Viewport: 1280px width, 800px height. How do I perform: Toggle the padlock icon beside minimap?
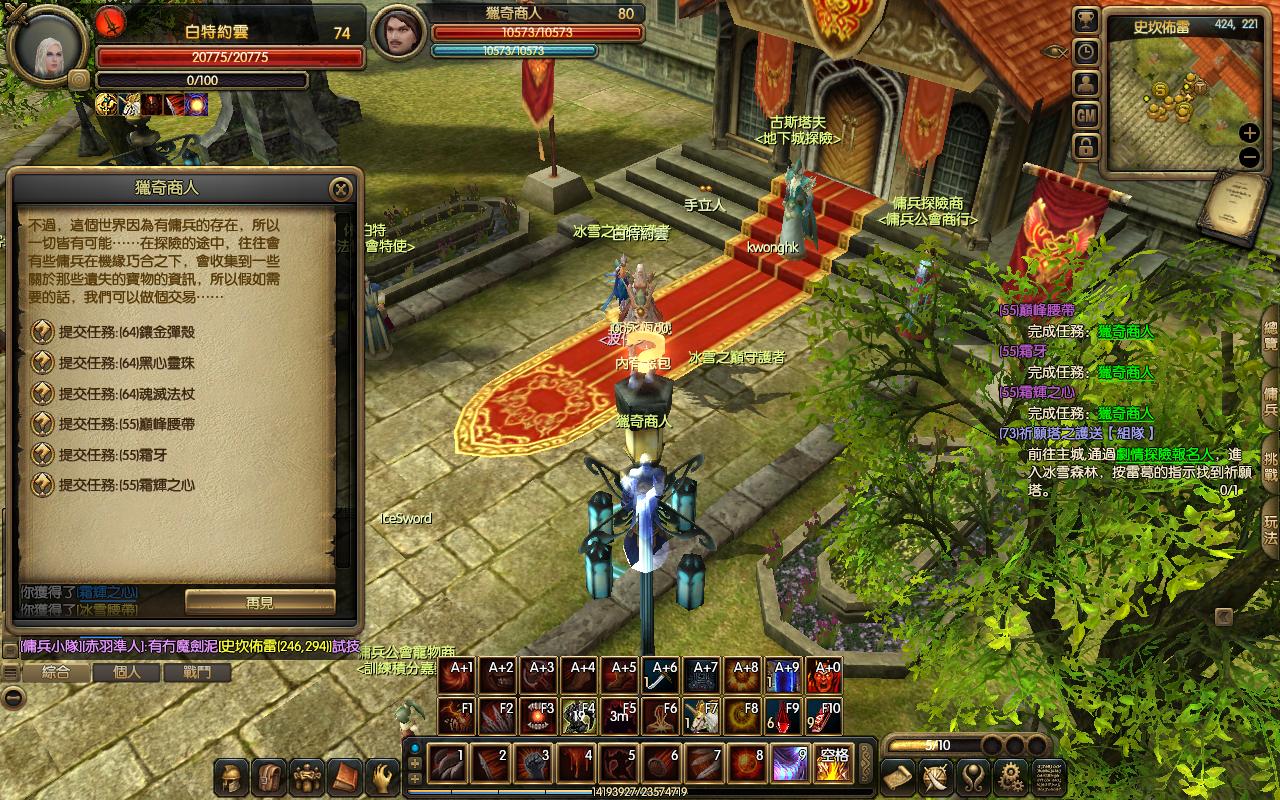[x=1086, y=147]
